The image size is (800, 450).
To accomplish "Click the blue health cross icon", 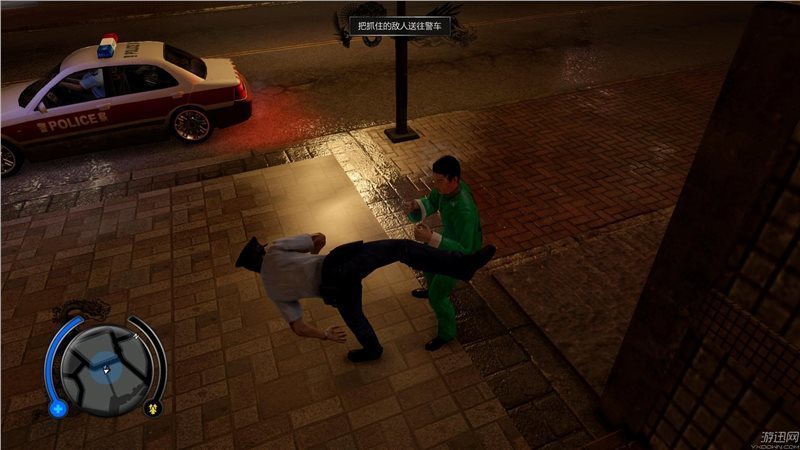I will click(58, 408).
